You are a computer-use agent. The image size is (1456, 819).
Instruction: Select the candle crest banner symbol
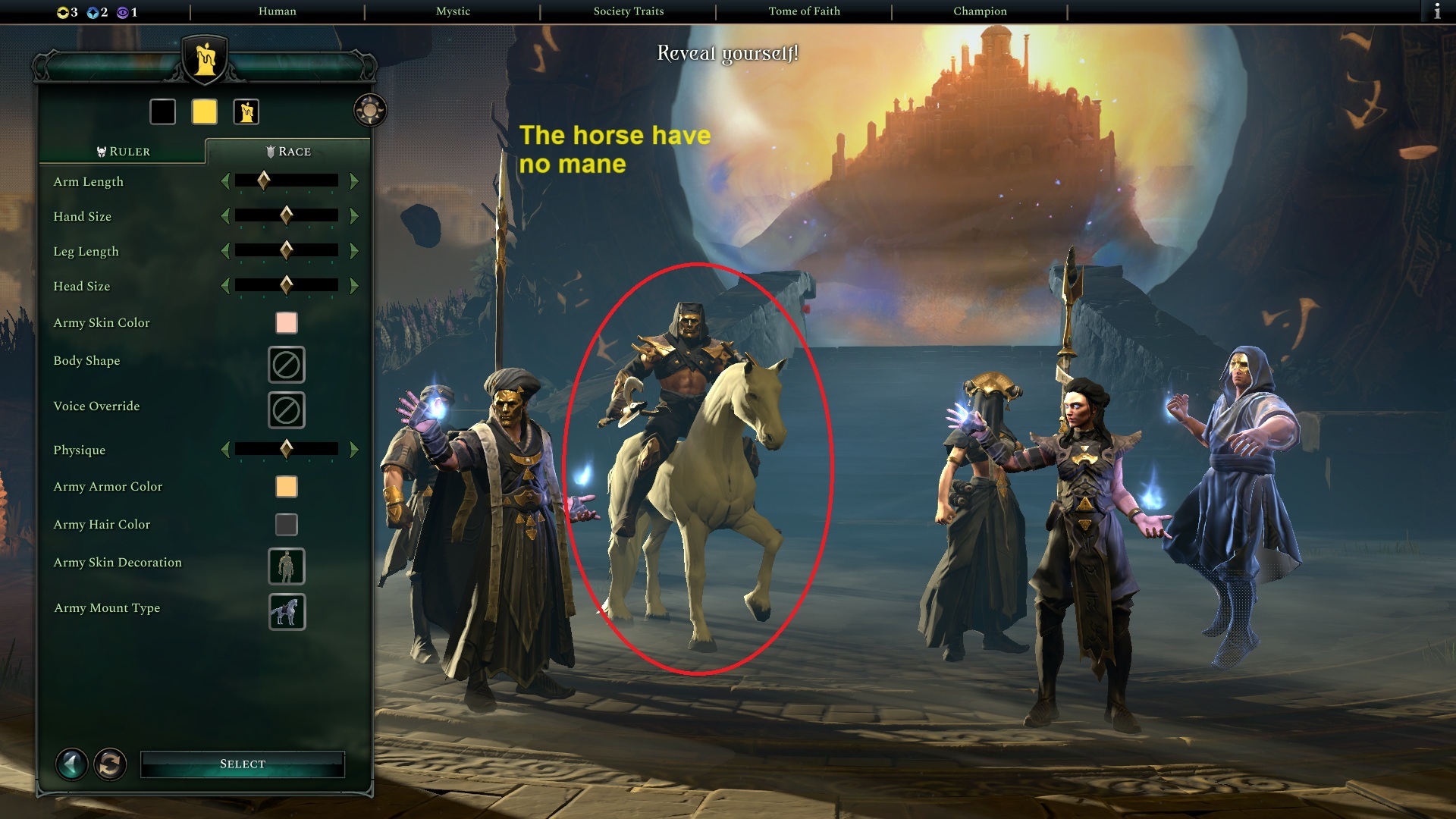point(244,111)
